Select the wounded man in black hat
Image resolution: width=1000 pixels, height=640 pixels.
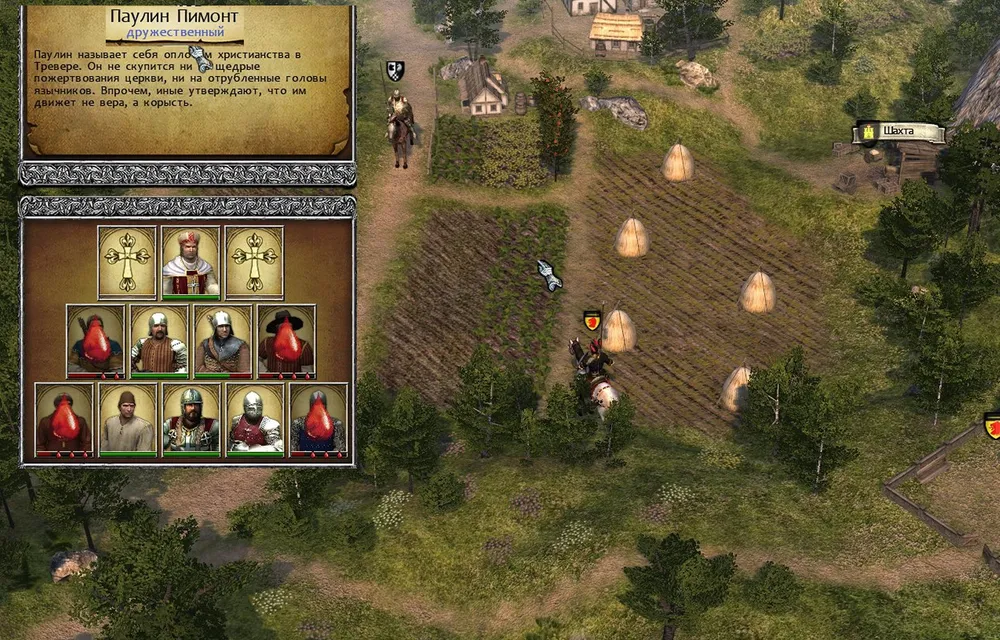(287, 340)
